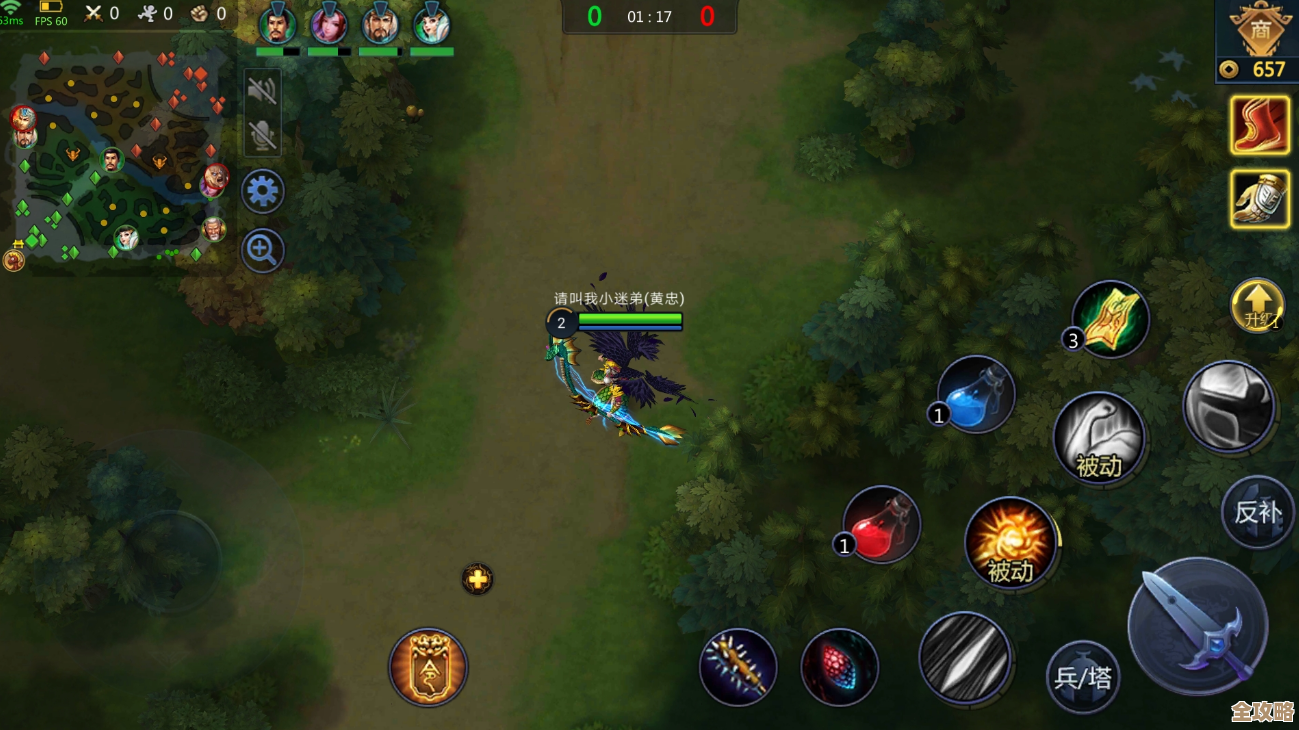Viewport: 1299px width, 730px height.
Task: Buy the recommended red boots item
Action: click(x=1259, y=125)
